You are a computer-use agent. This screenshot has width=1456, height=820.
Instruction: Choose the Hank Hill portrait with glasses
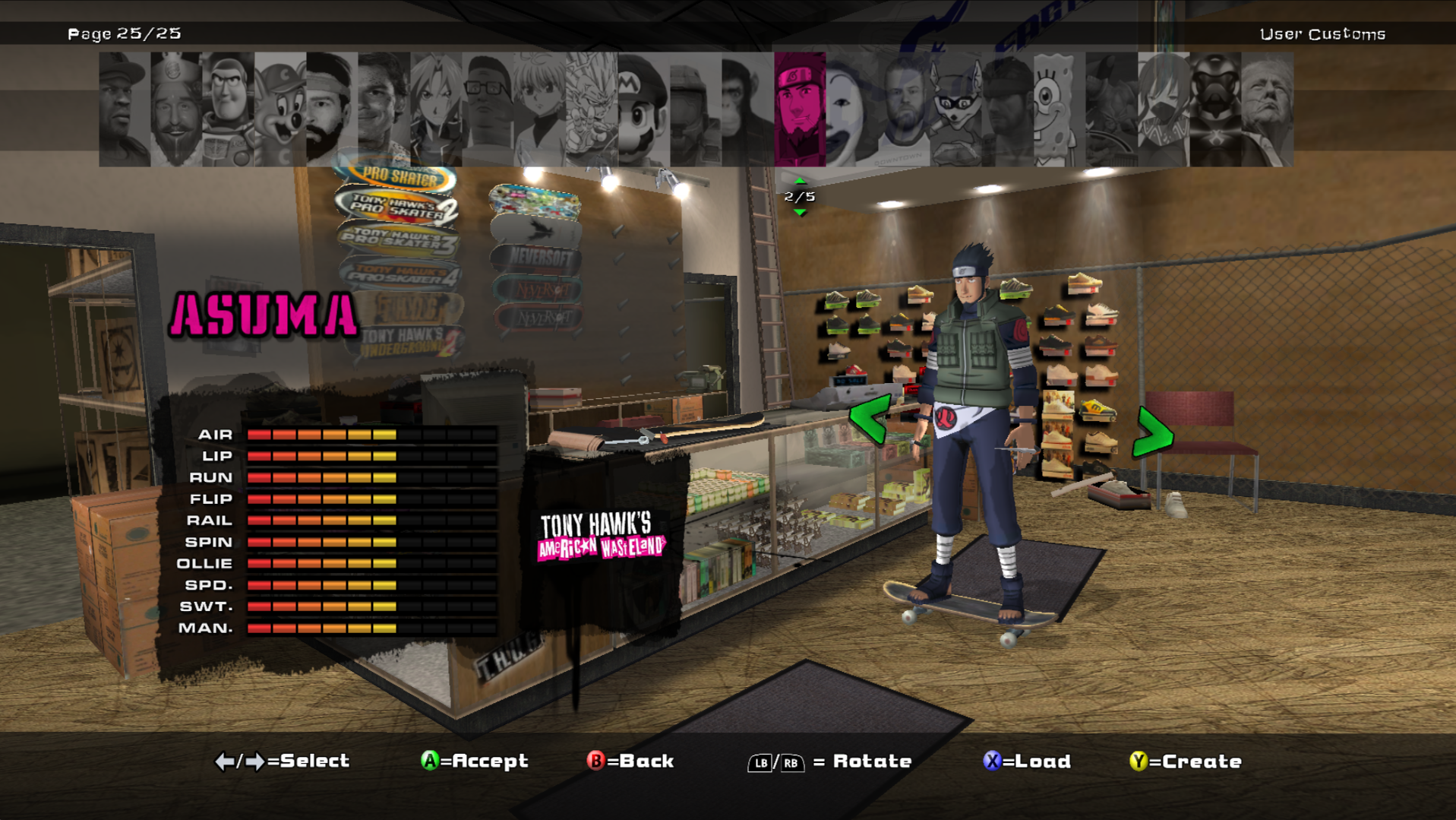coord(488,109)
